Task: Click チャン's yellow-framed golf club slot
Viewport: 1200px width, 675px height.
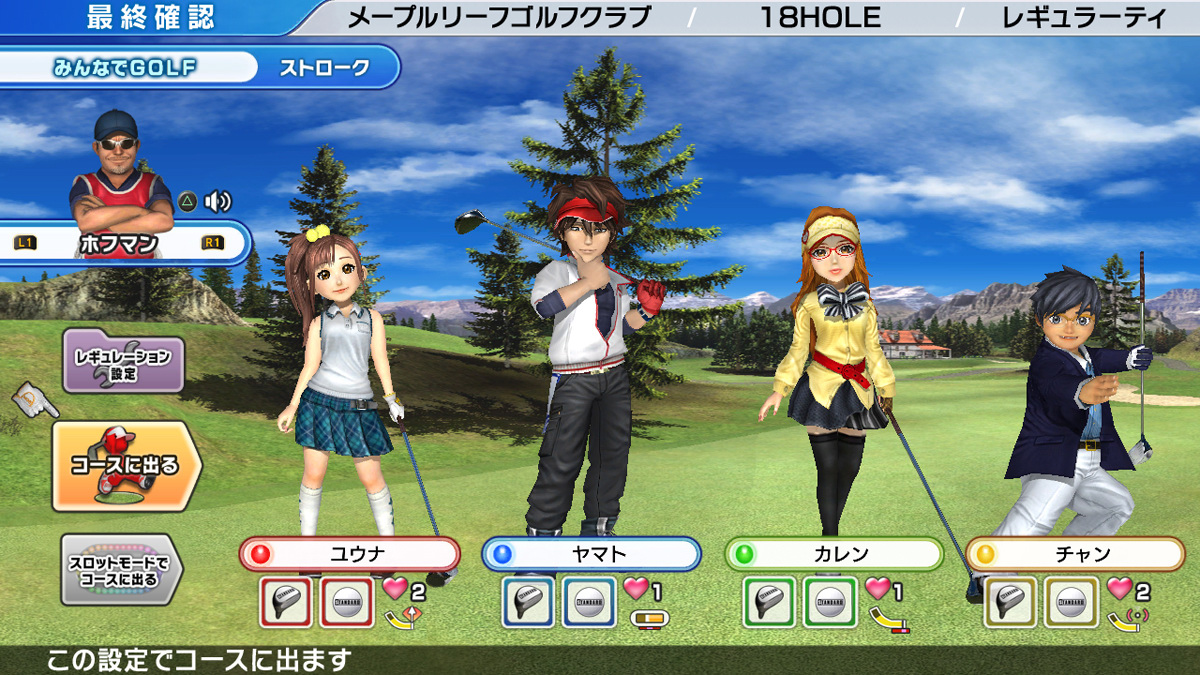Action: (1011, 602)
